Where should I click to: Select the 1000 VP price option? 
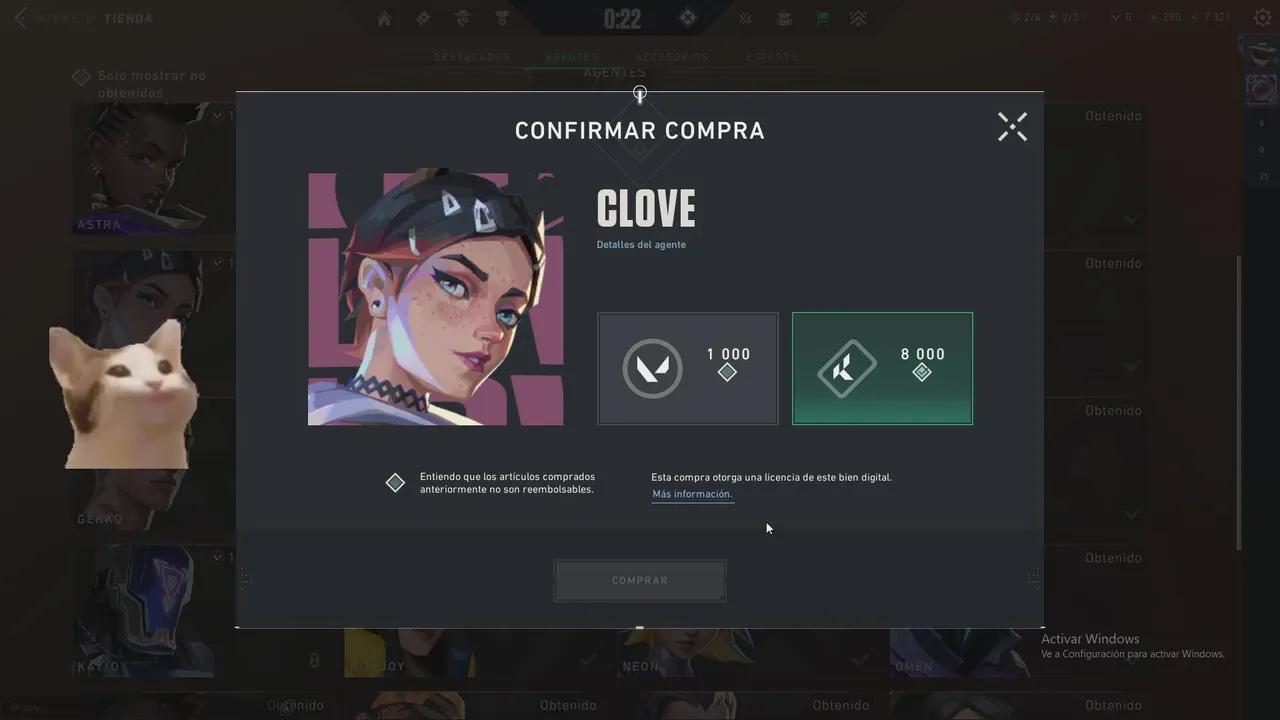pyautogui.click(x=687, y=368)
